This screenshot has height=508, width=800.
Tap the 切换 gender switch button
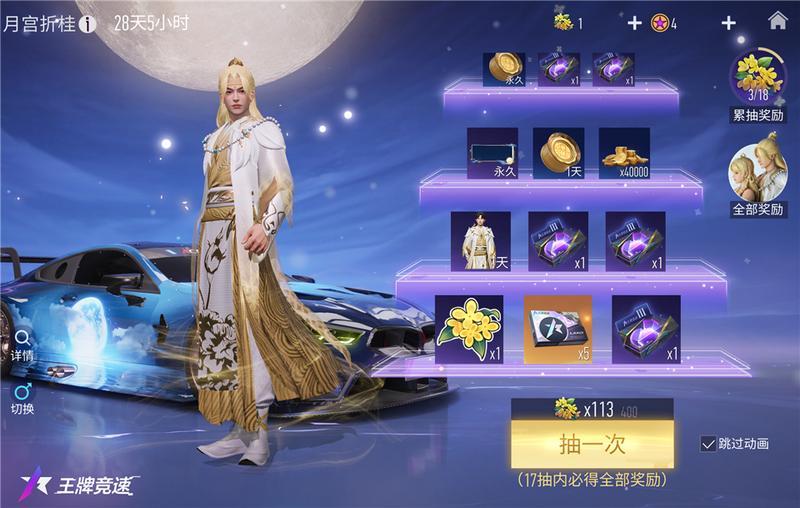click(22, 397)
